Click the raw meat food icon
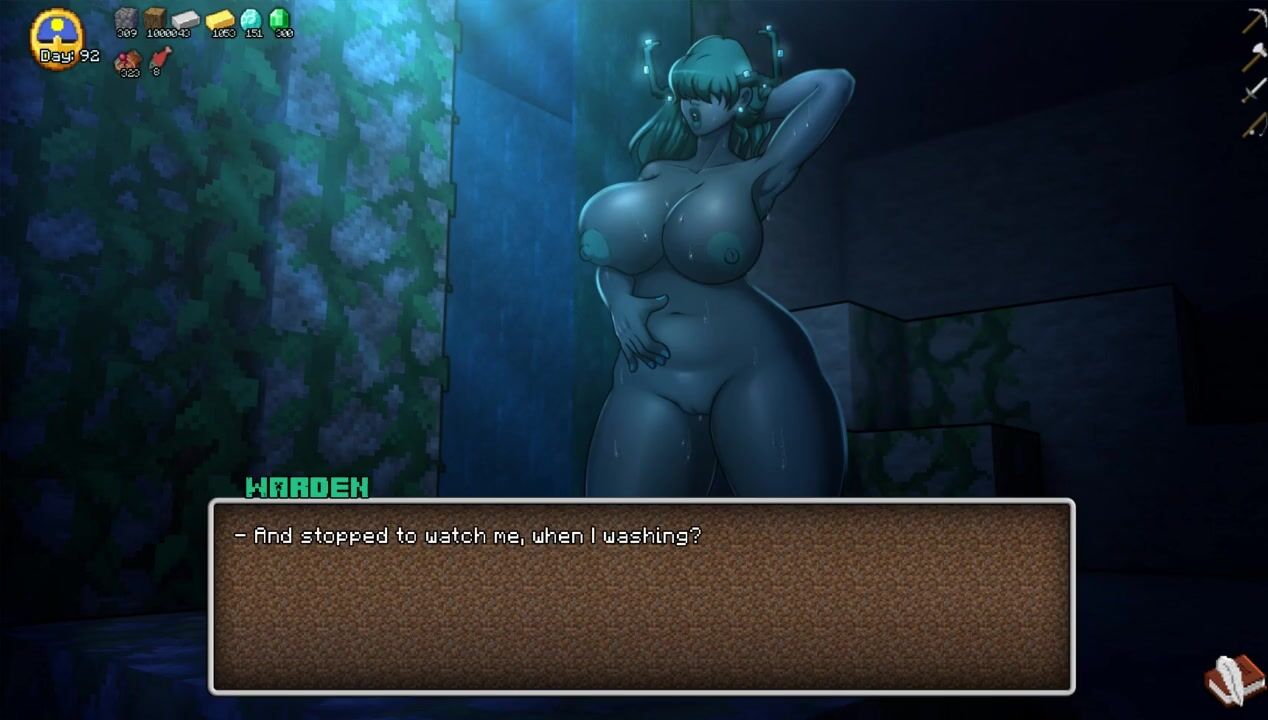The image size is (1268, 720). click(x=127, y=59)
